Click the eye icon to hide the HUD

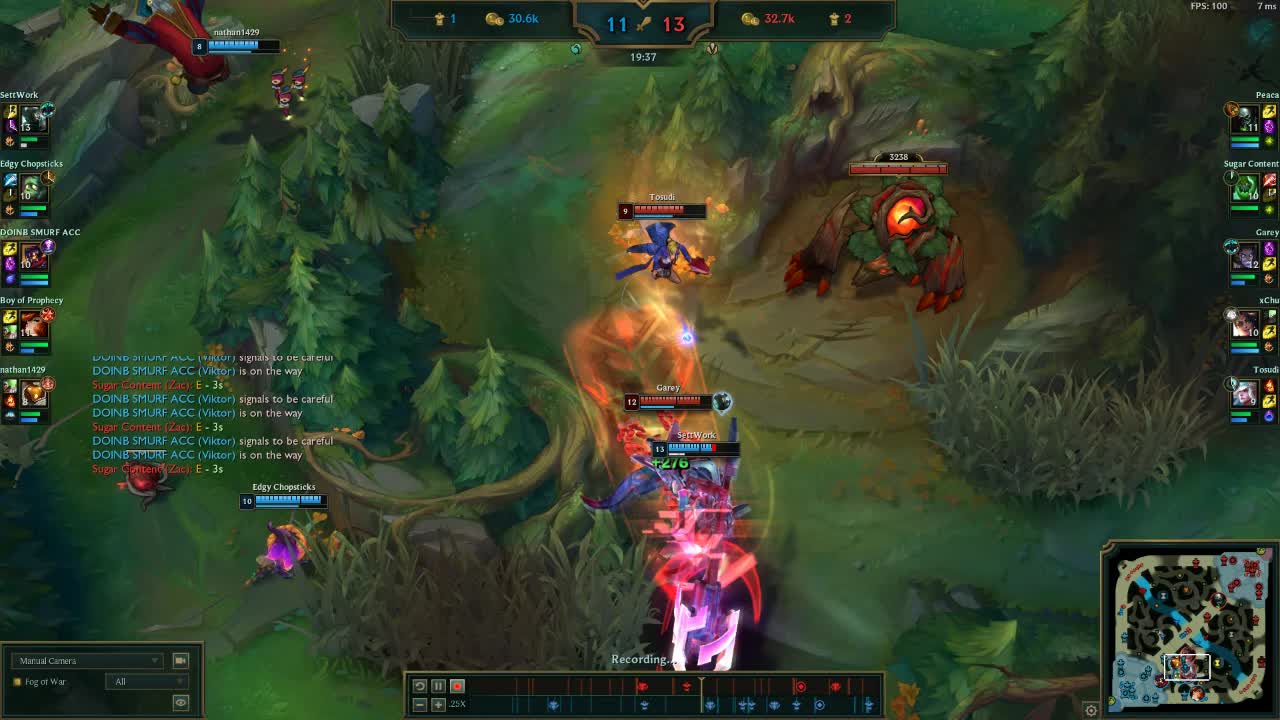pos(180,702)
